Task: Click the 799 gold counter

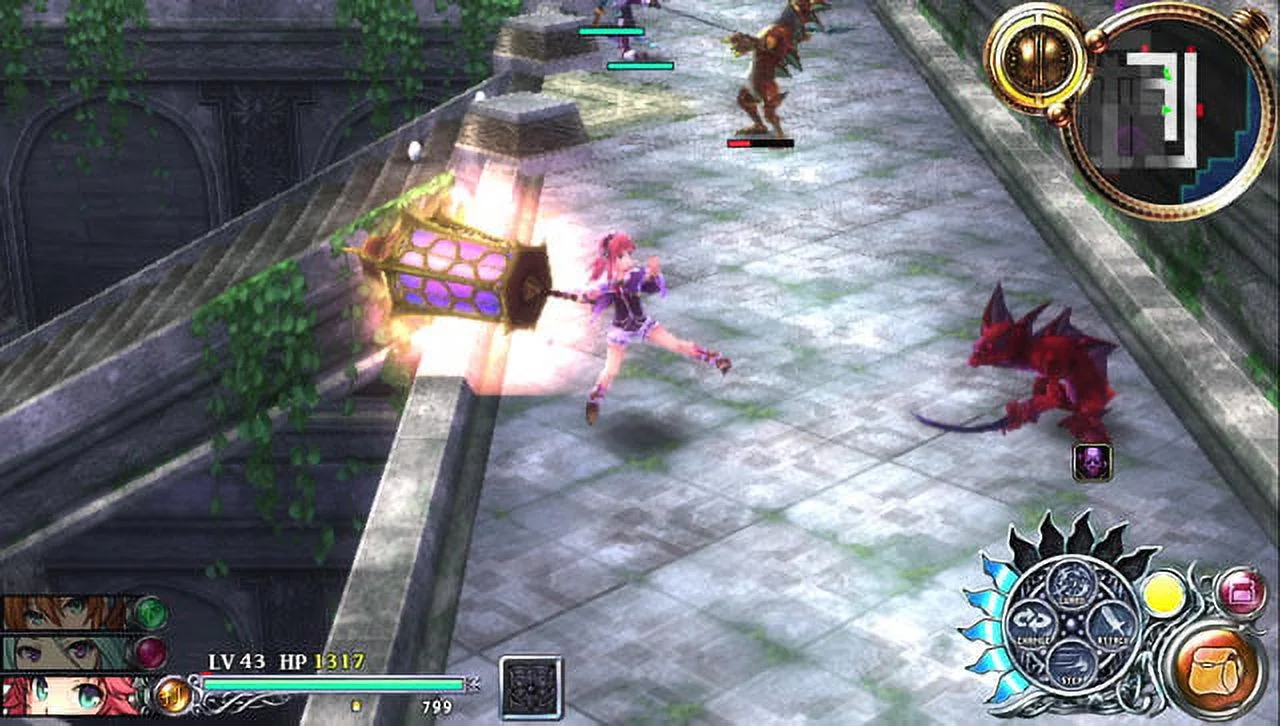Action: coord(437,707)
